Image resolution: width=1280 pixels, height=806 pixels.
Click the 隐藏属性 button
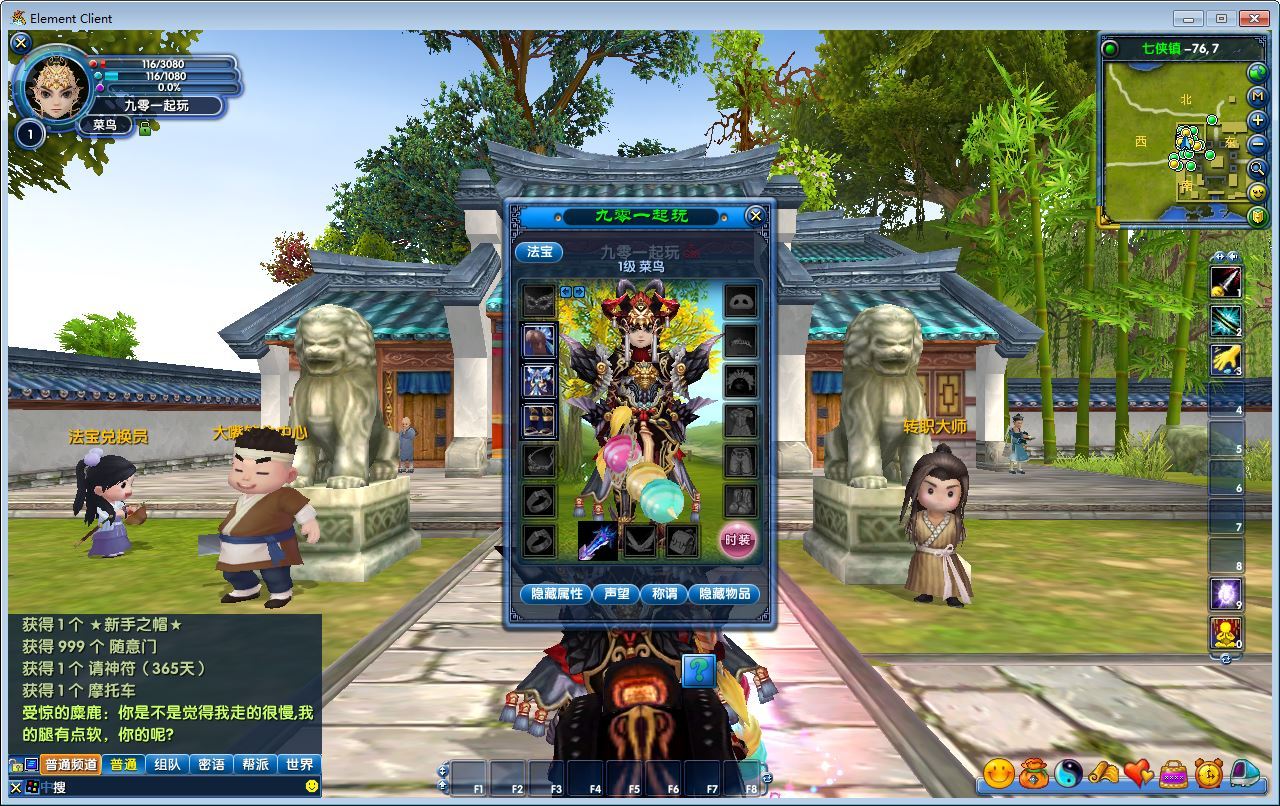click(x=556, y=594)
